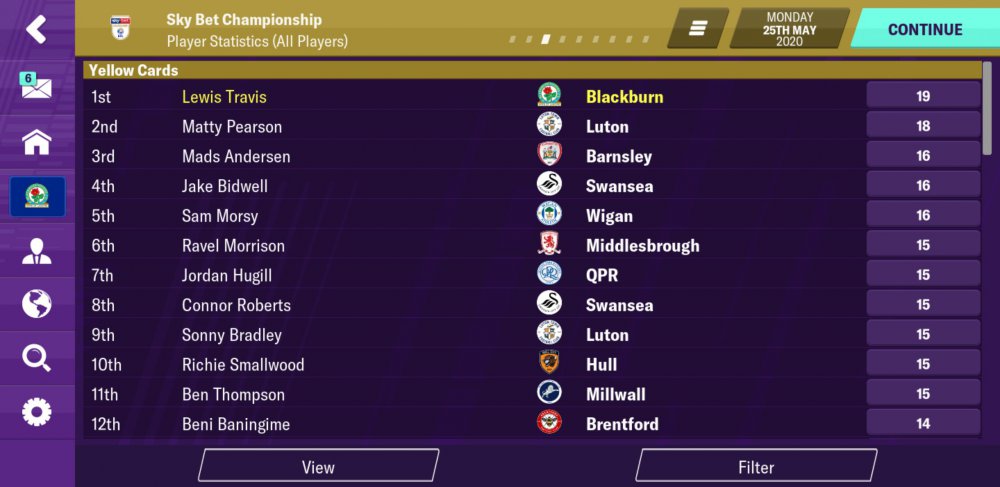The height and width of the screenshot is (487, 1000).
Task: Go back with the arrow button
Action: tap(37, 30)
